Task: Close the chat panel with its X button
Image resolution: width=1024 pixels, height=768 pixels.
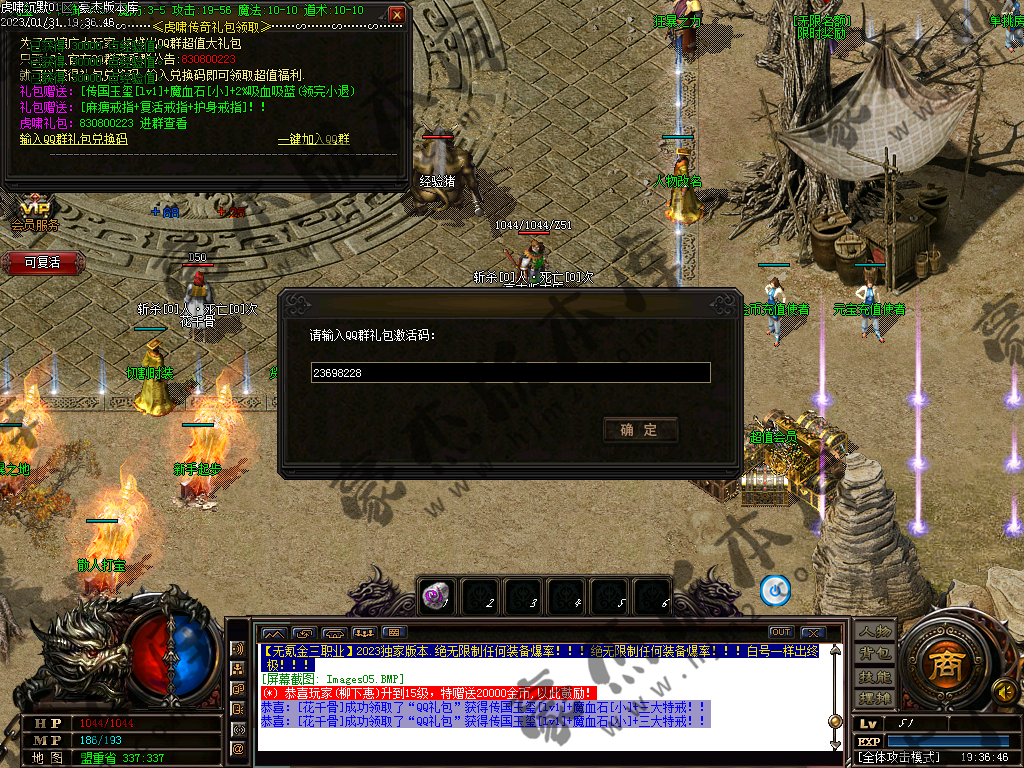Action: [x=812, y=632]
